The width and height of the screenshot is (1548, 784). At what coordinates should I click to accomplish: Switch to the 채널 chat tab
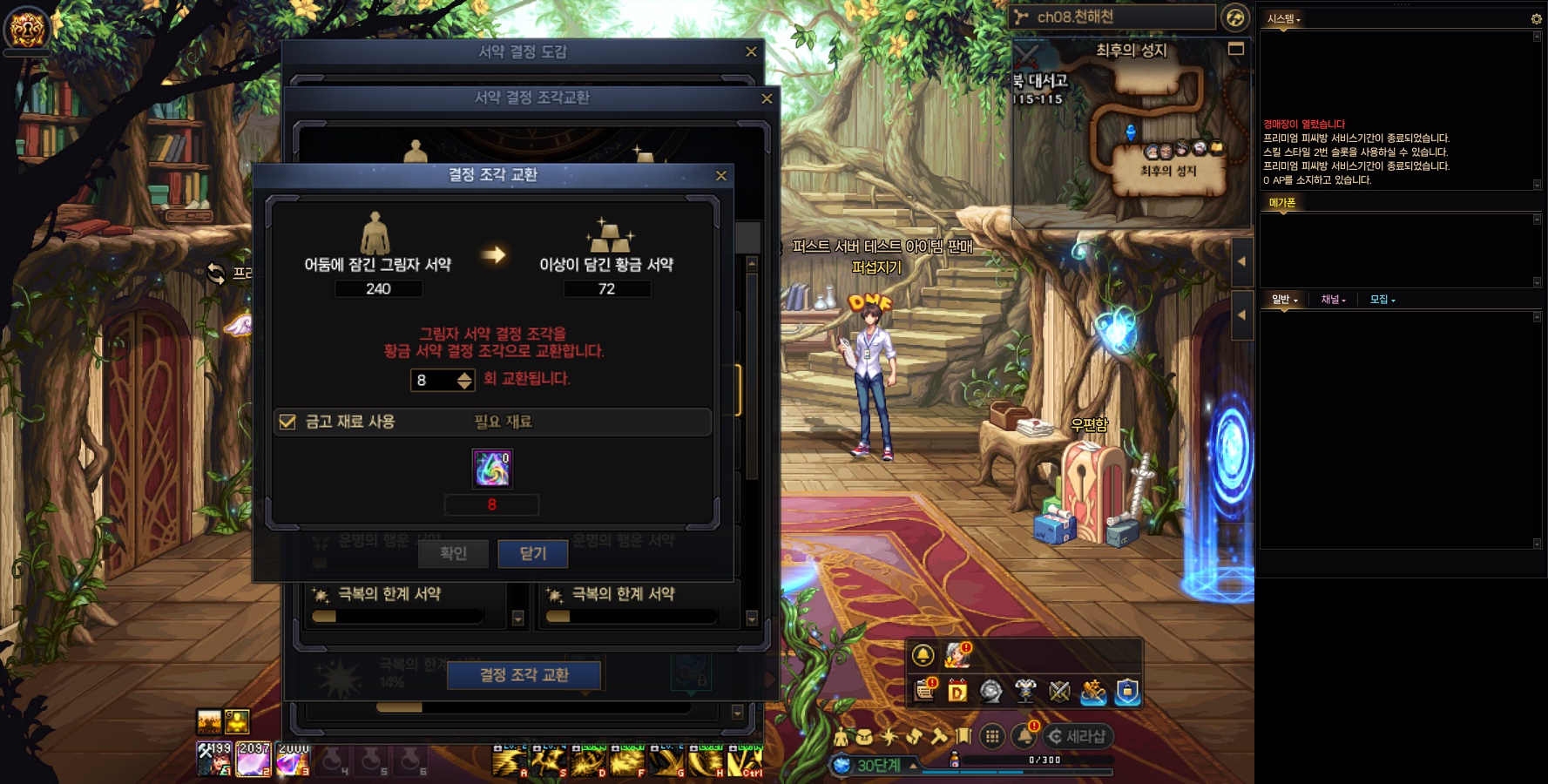(x=1333, y=300)
